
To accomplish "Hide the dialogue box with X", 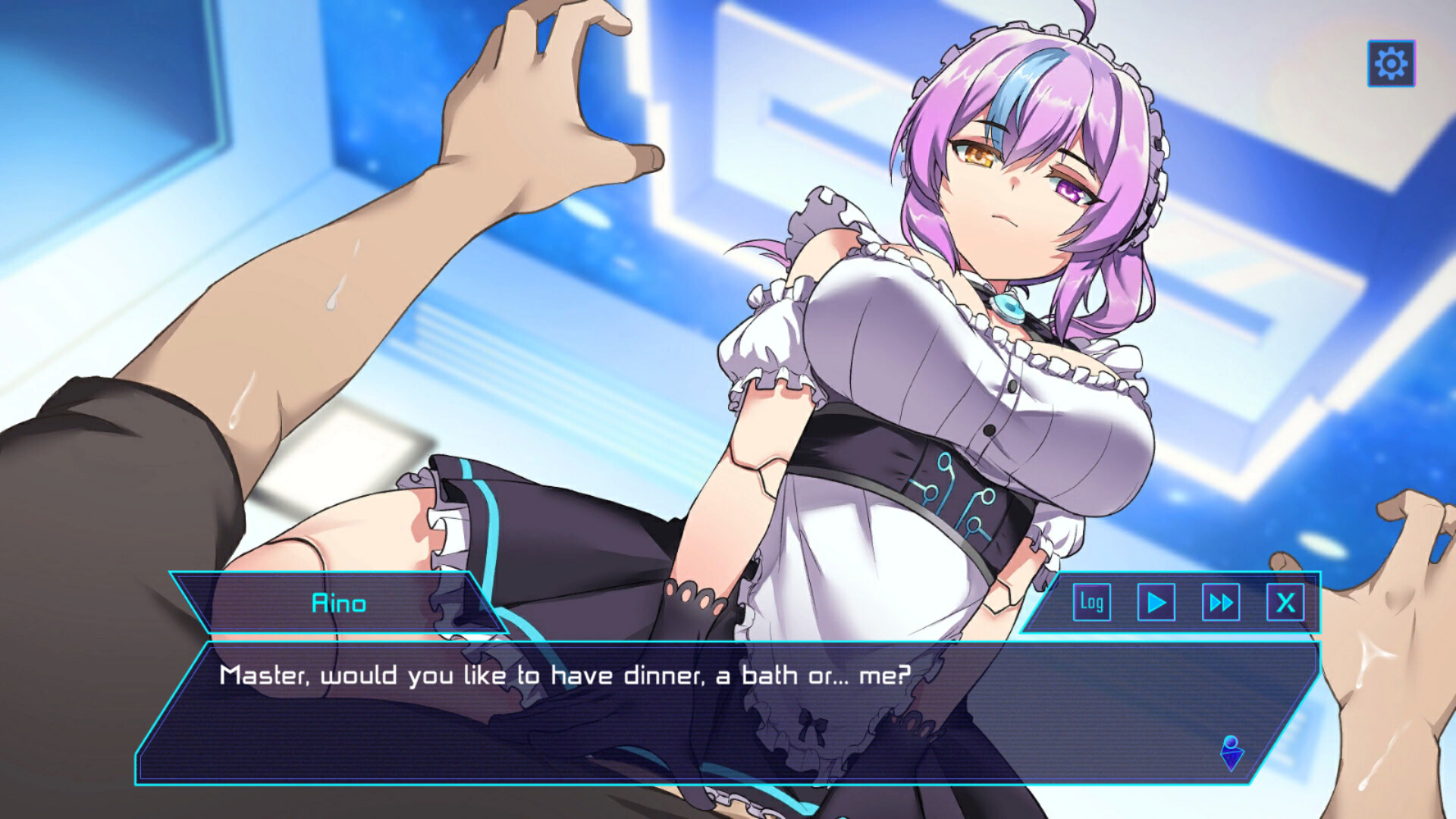I will click(1285, 603).
